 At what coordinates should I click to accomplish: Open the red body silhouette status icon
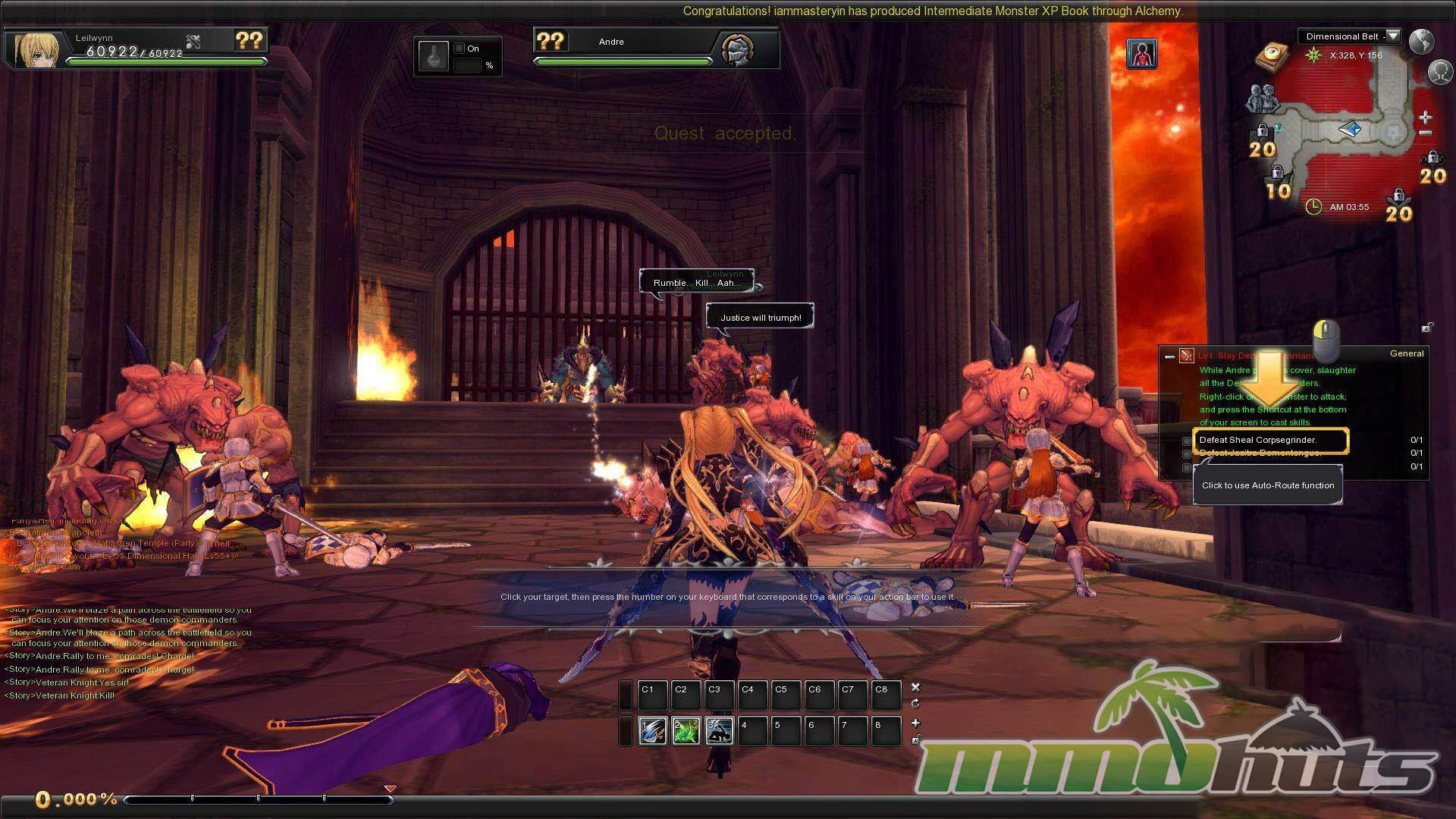(x=1141, y=54)
